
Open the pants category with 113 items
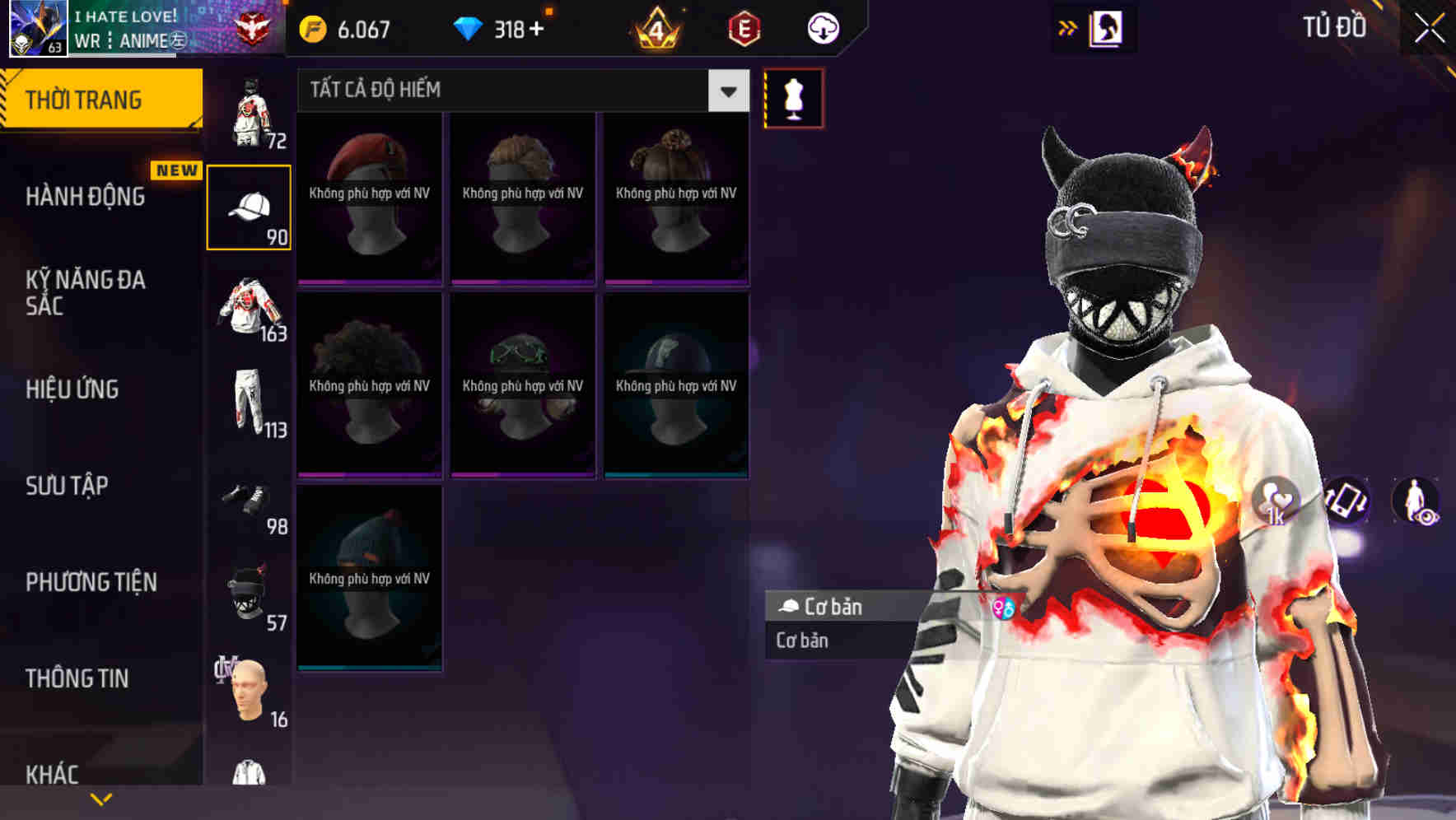click(250, 403)
